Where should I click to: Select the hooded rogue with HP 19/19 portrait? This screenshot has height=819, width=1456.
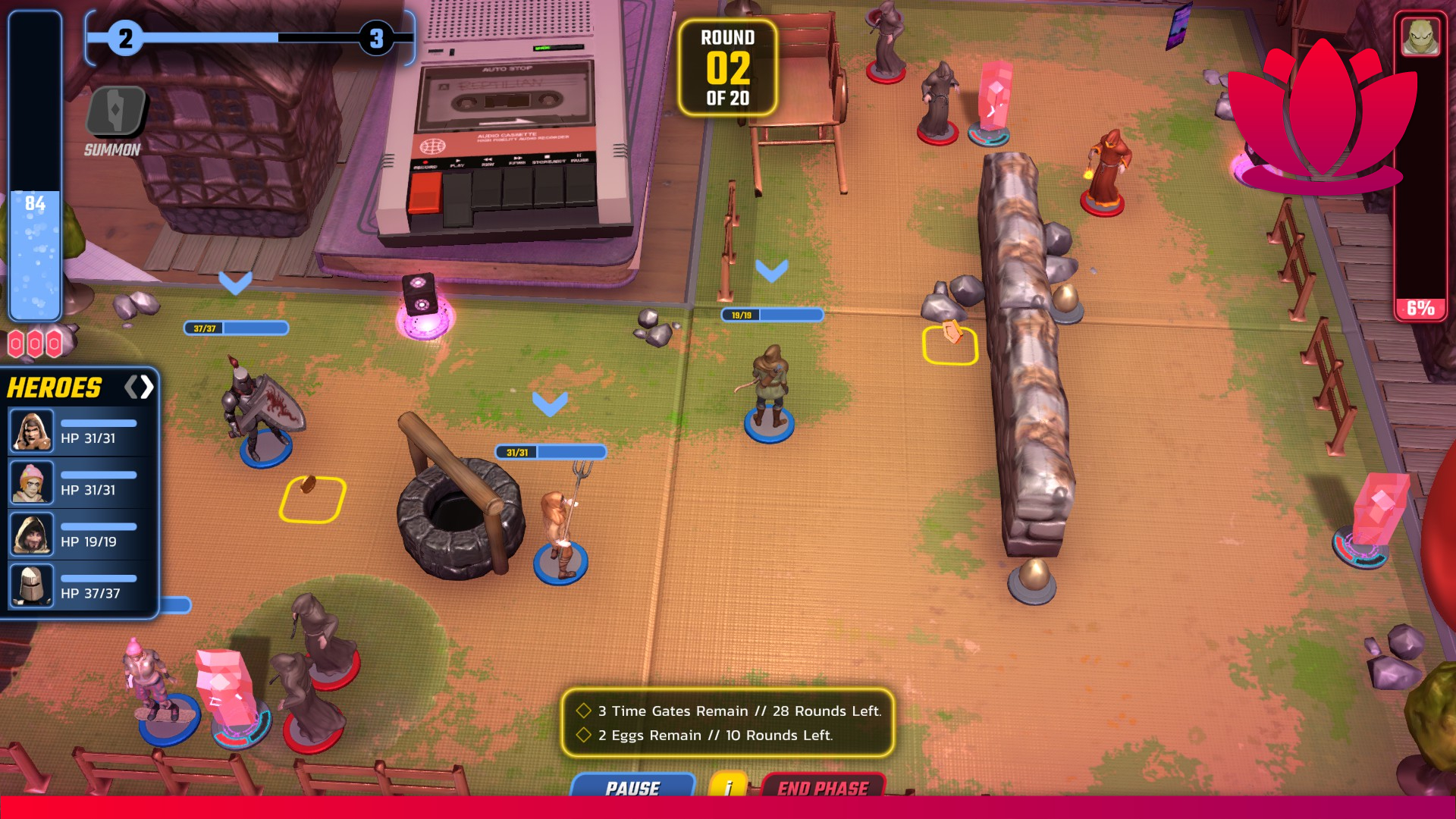coord(32,535)
